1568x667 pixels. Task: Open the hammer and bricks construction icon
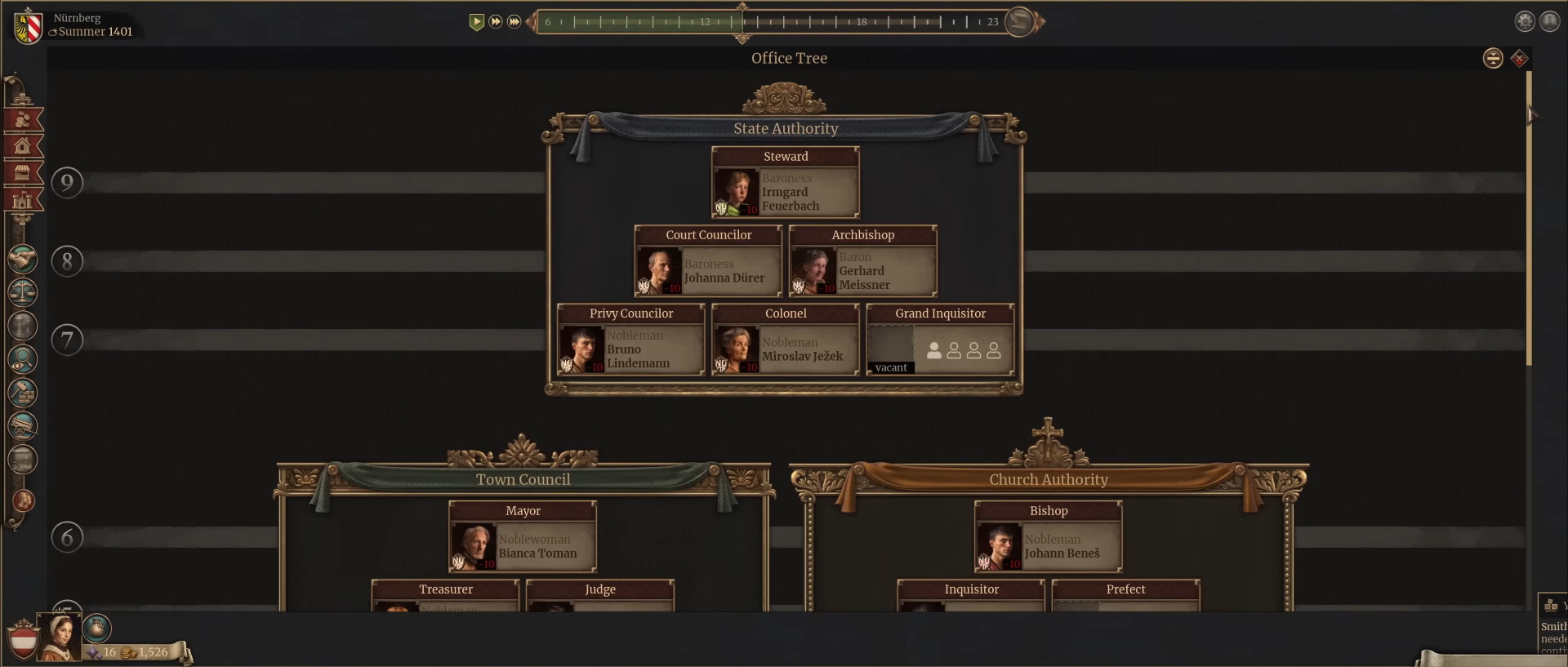(x=23, y=393)
